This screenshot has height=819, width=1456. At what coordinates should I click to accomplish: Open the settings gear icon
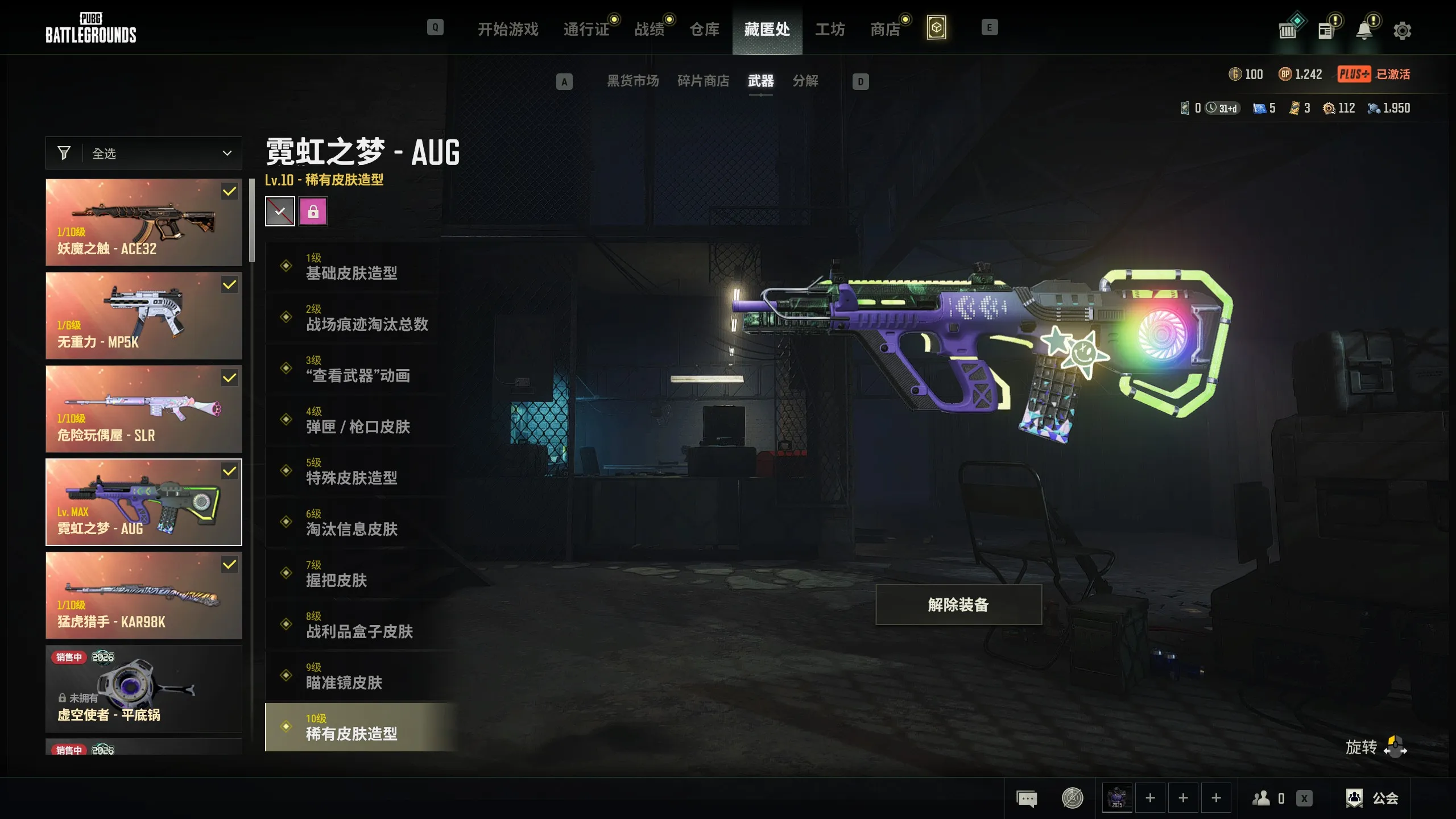(1402, 30)
